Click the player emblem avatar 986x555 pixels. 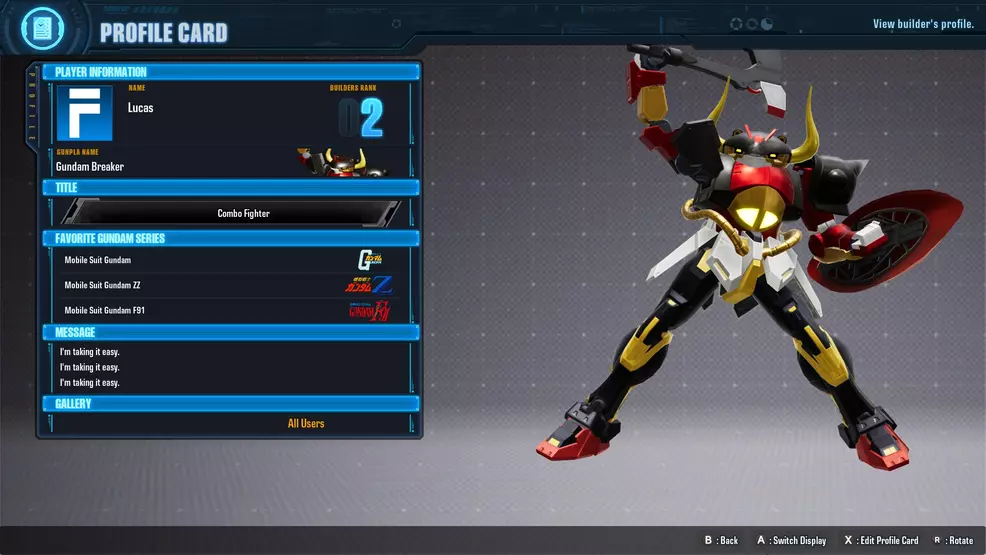85,113
